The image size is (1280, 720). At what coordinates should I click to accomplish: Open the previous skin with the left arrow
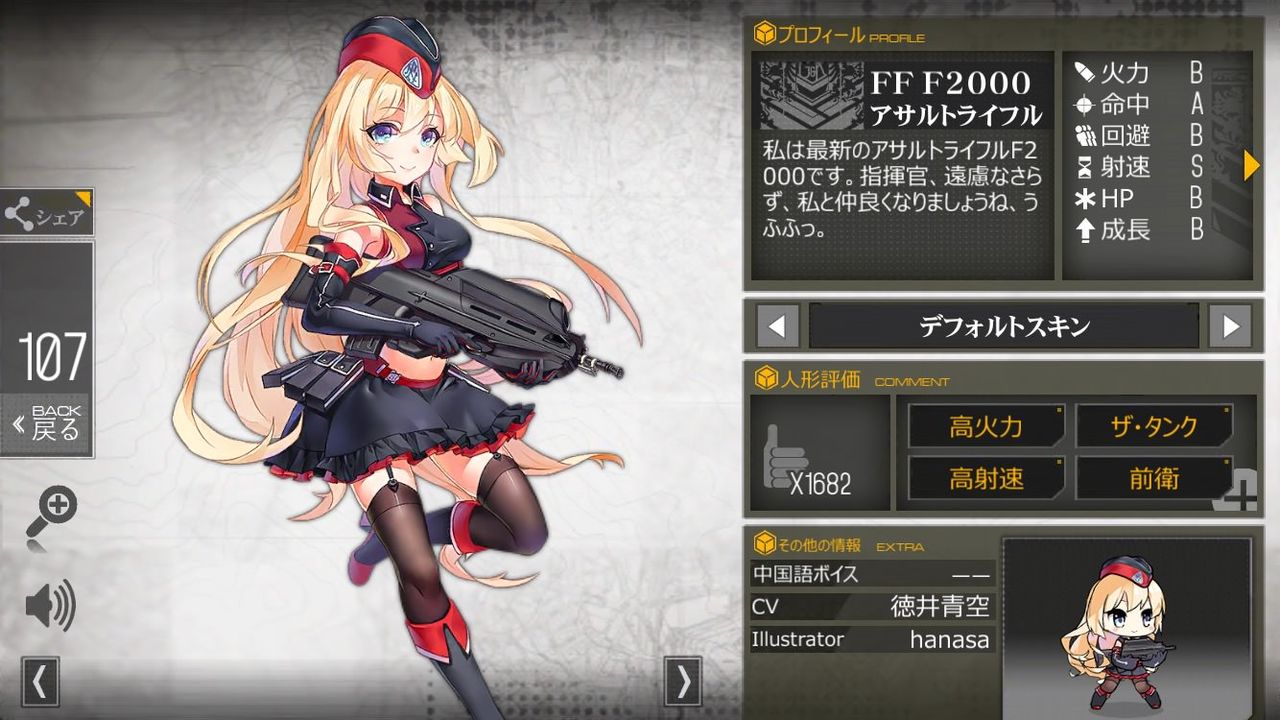(776, 325)
